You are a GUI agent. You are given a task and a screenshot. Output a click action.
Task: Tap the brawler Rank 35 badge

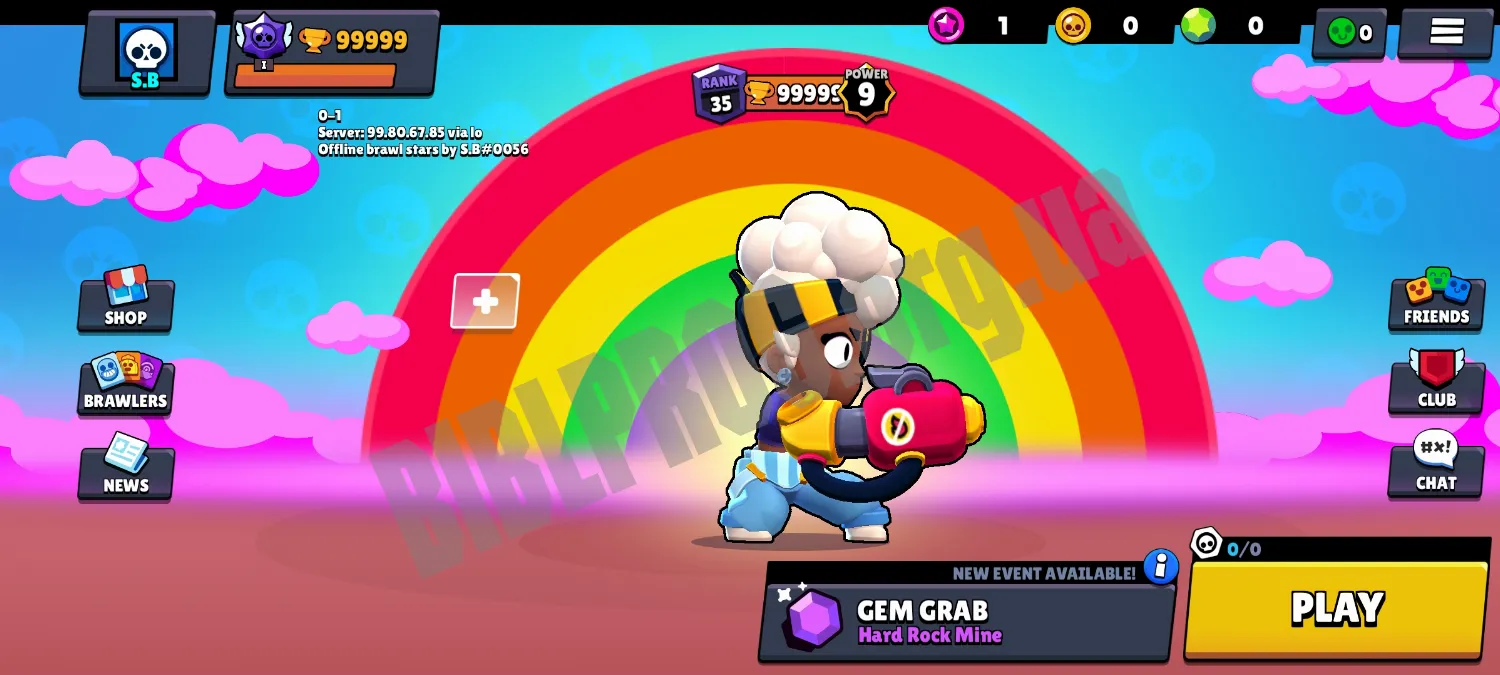719,95
